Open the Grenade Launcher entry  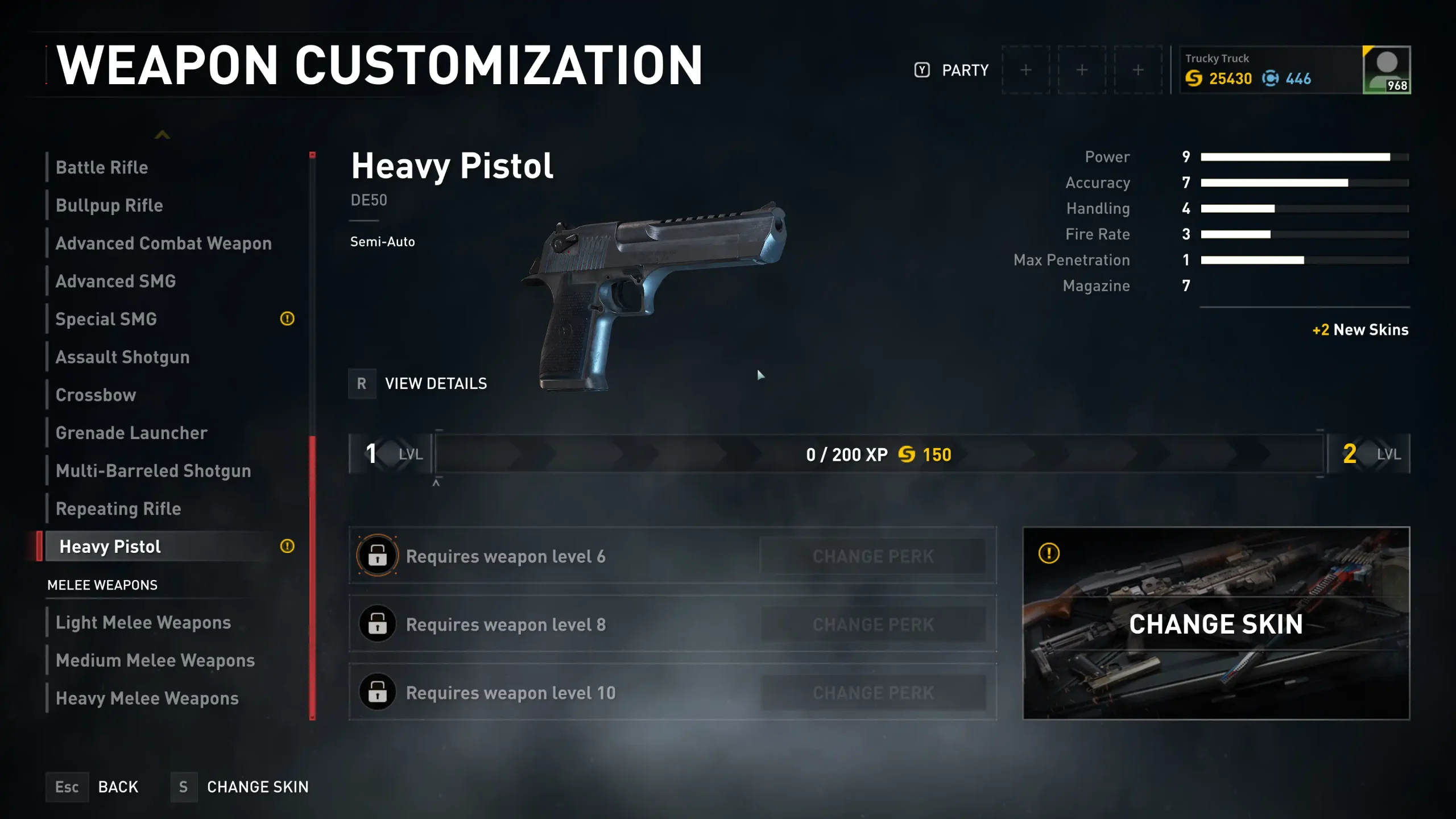point(131,433)
